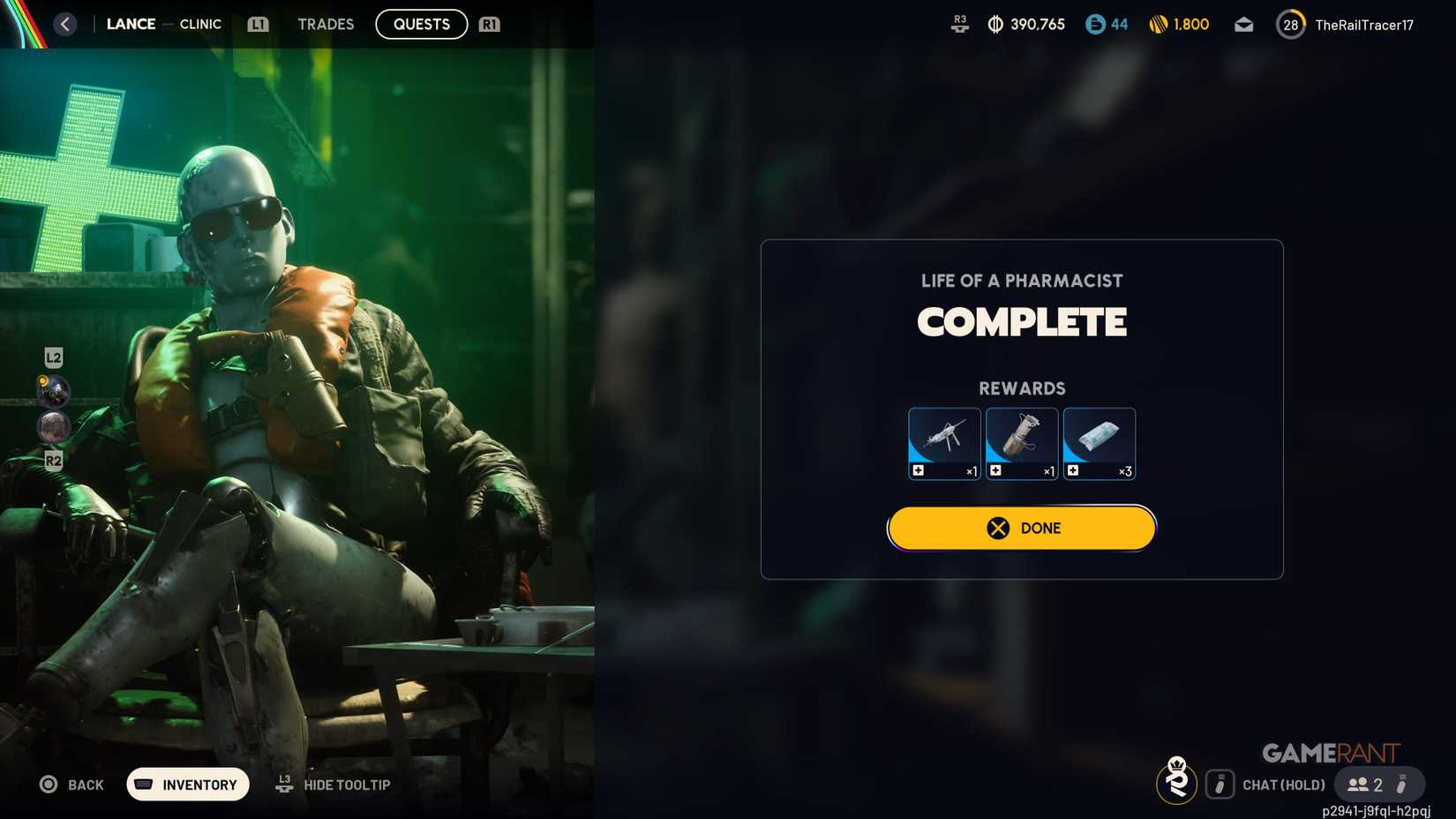Open the mail envelope icon
The width and height of the screenshot is (1456, 819).
tap(1244, 24)
